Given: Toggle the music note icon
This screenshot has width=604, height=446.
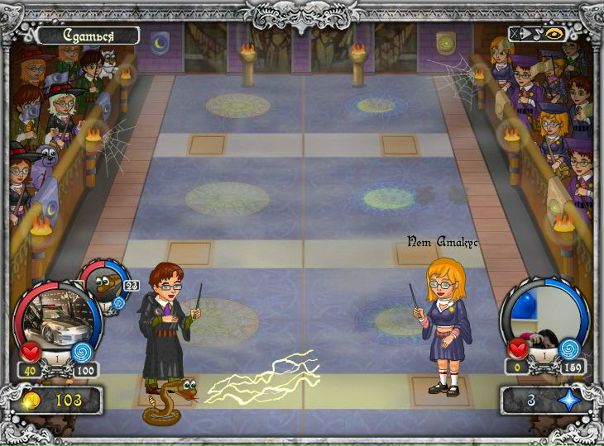Looking at the screenshot, I should point(537,33).
